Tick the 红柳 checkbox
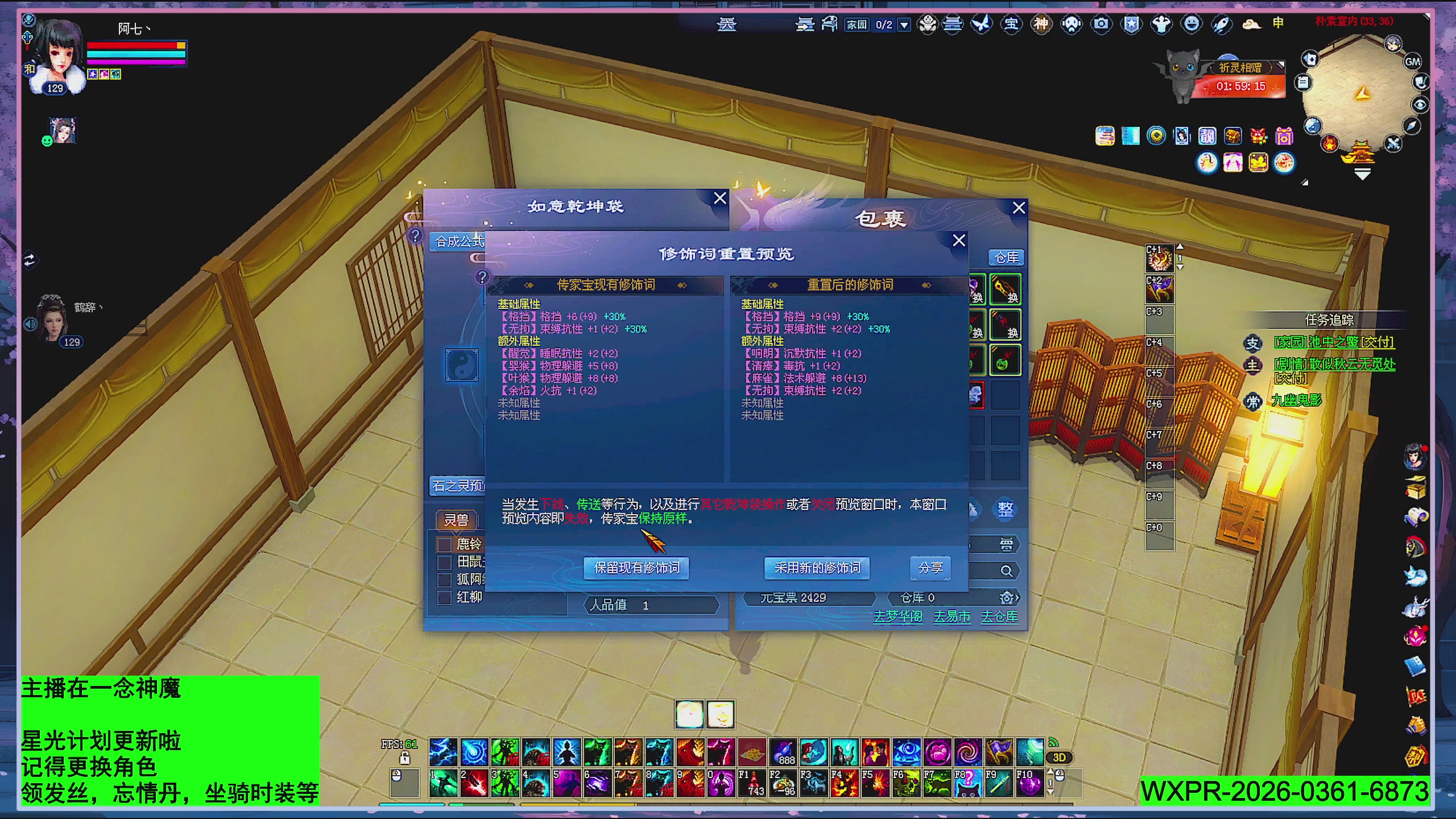The image size is (1456, 819). pyautogui.click(x=444, y=598)
